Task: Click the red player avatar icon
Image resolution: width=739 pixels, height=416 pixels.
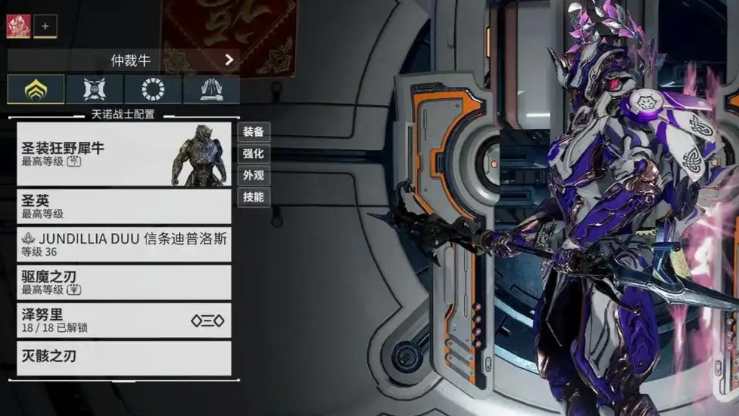Action: pyautogui.click(x=19, y=26)
